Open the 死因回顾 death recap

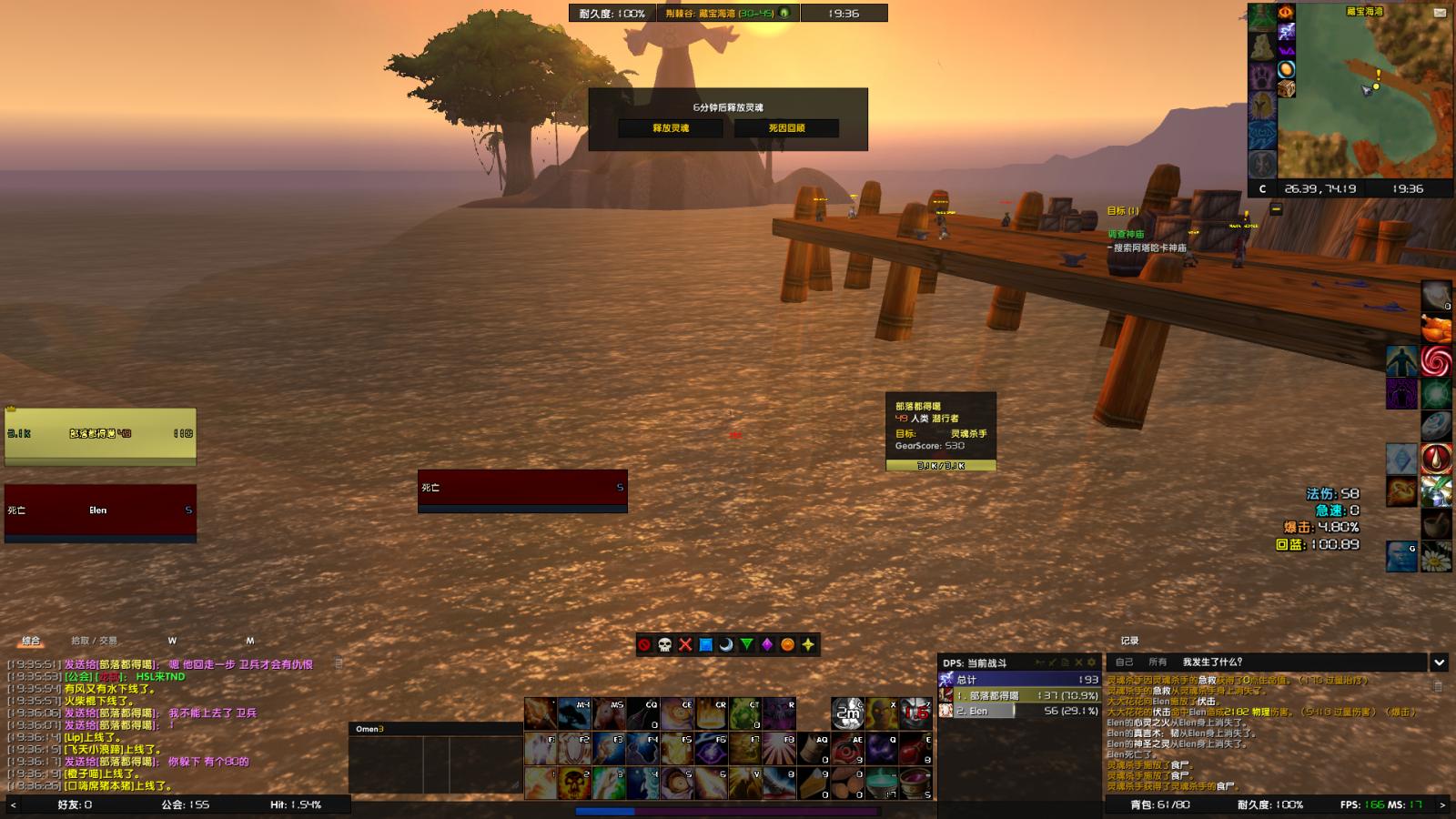(786, 128)
